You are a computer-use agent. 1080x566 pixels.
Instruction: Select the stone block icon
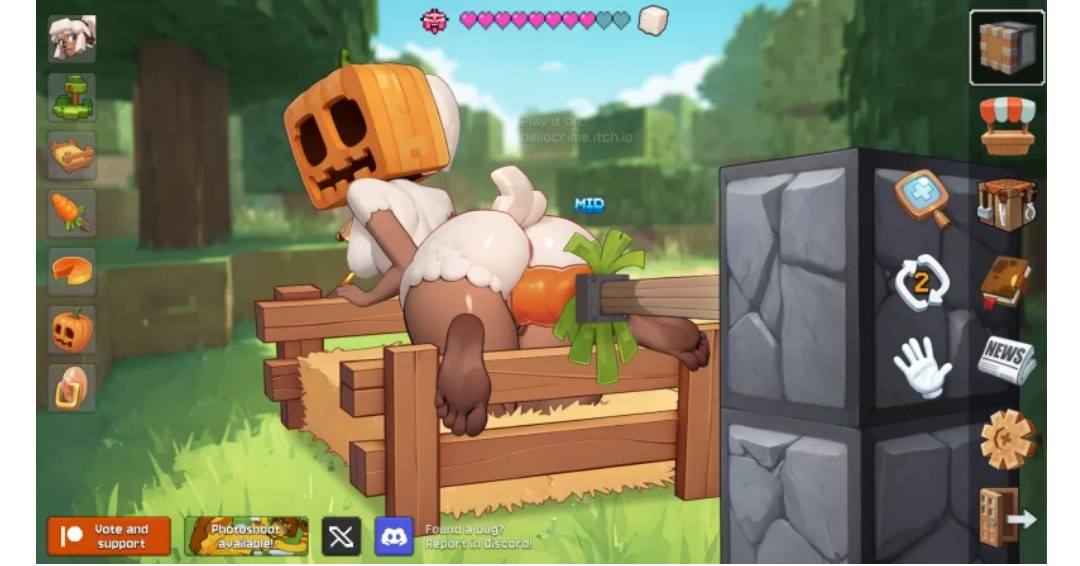(x=1007, y=47)
